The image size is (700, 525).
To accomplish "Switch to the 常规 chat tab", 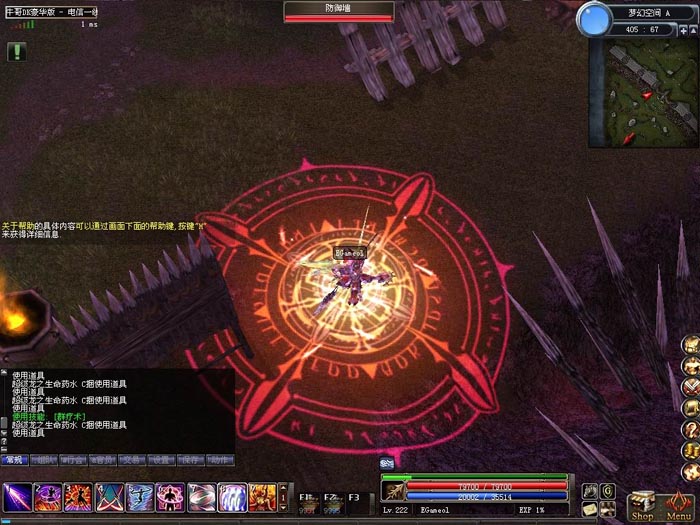I will click(15, 460).
